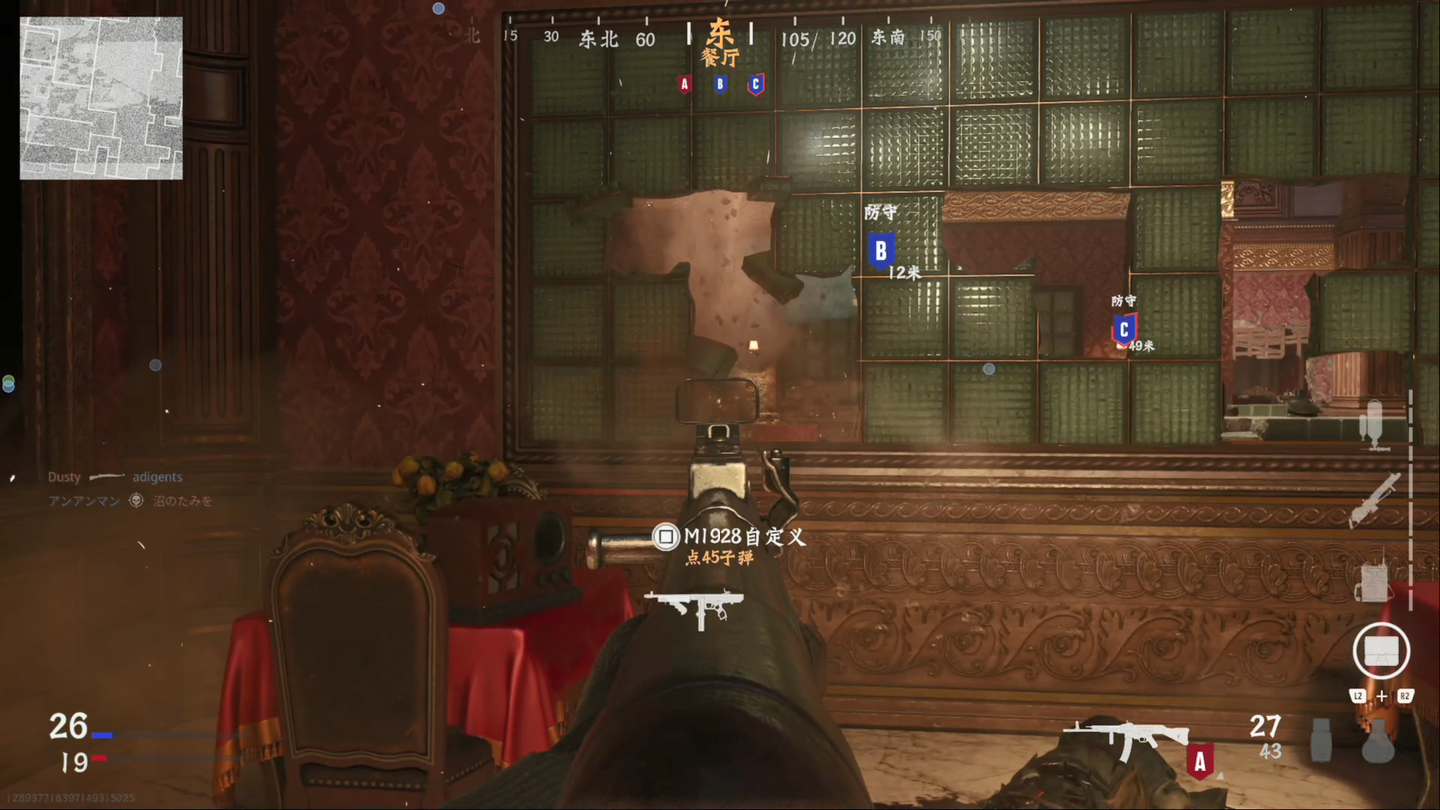This screenshot has width=1440, height=810.
Task: Select the field radio killstreak icon
Action: pos(1372,580)
